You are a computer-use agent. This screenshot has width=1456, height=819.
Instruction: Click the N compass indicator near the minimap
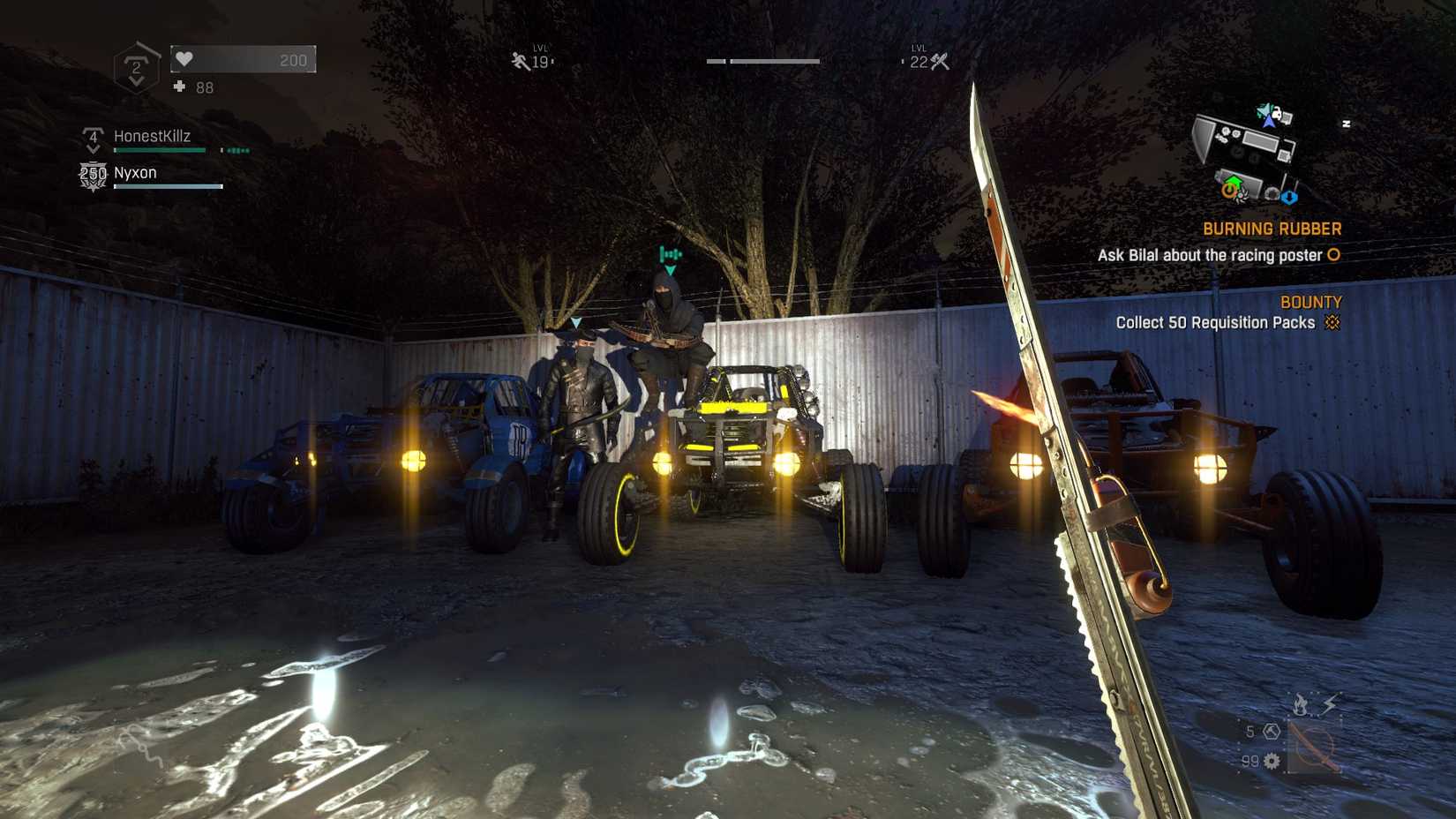pyautogui.click(x=1347, y=123)
